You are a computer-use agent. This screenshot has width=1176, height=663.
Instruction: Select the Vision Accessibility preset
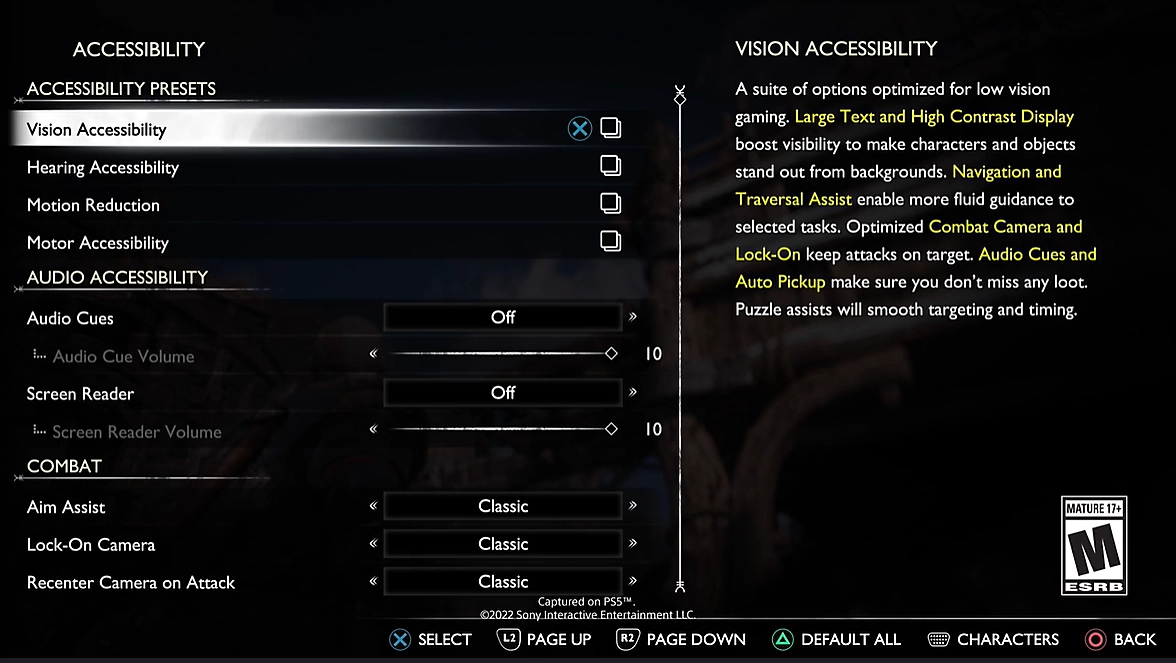click(97, 129)
